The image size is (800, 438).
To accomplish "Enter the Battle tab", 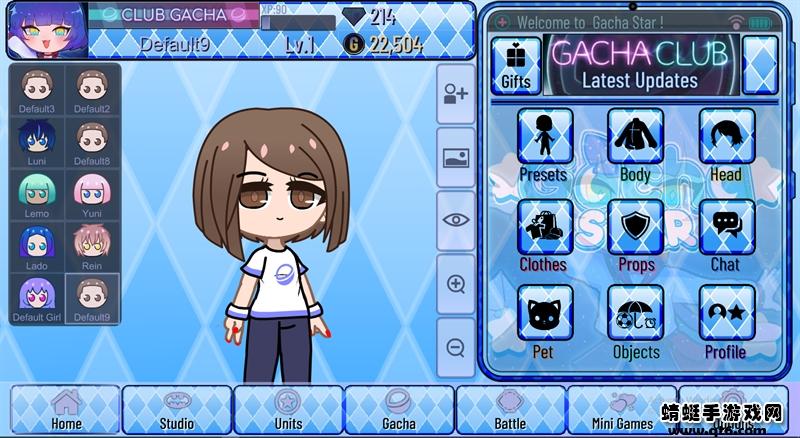I will pos(510,410).
